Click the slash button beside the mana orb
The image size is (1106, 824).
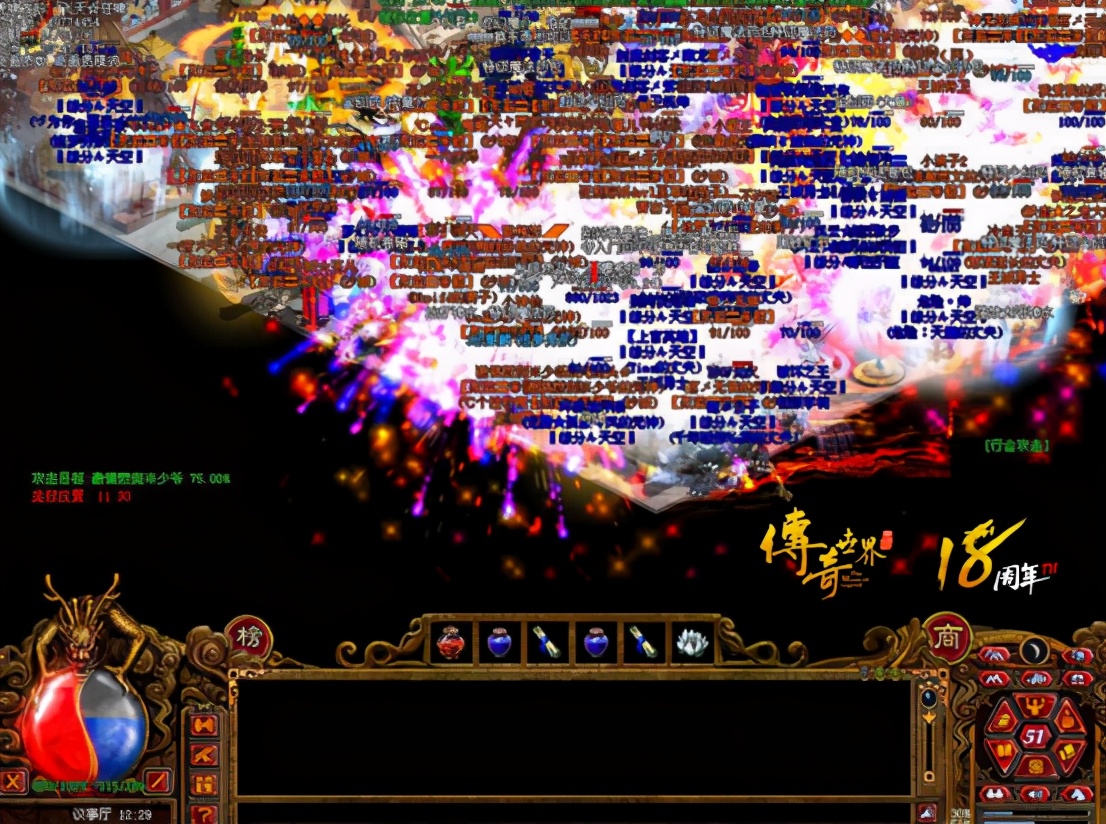coord(158,780)
